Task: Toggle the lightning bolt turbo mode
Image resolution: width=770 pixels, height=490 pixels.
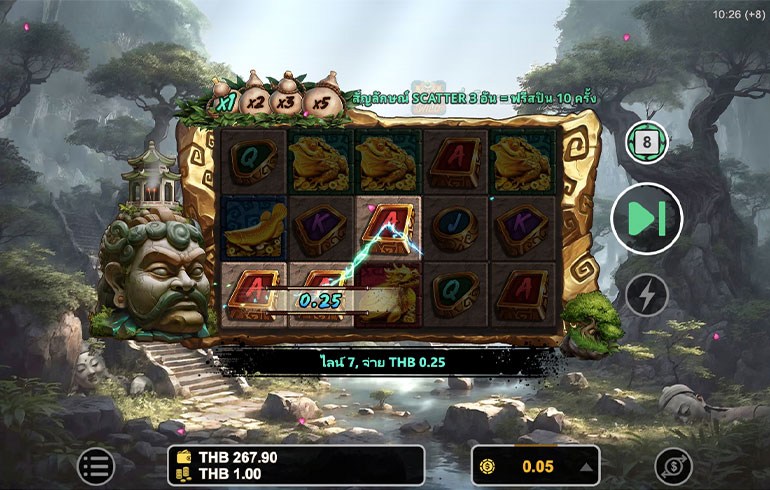Action: (x=646, y=295)
